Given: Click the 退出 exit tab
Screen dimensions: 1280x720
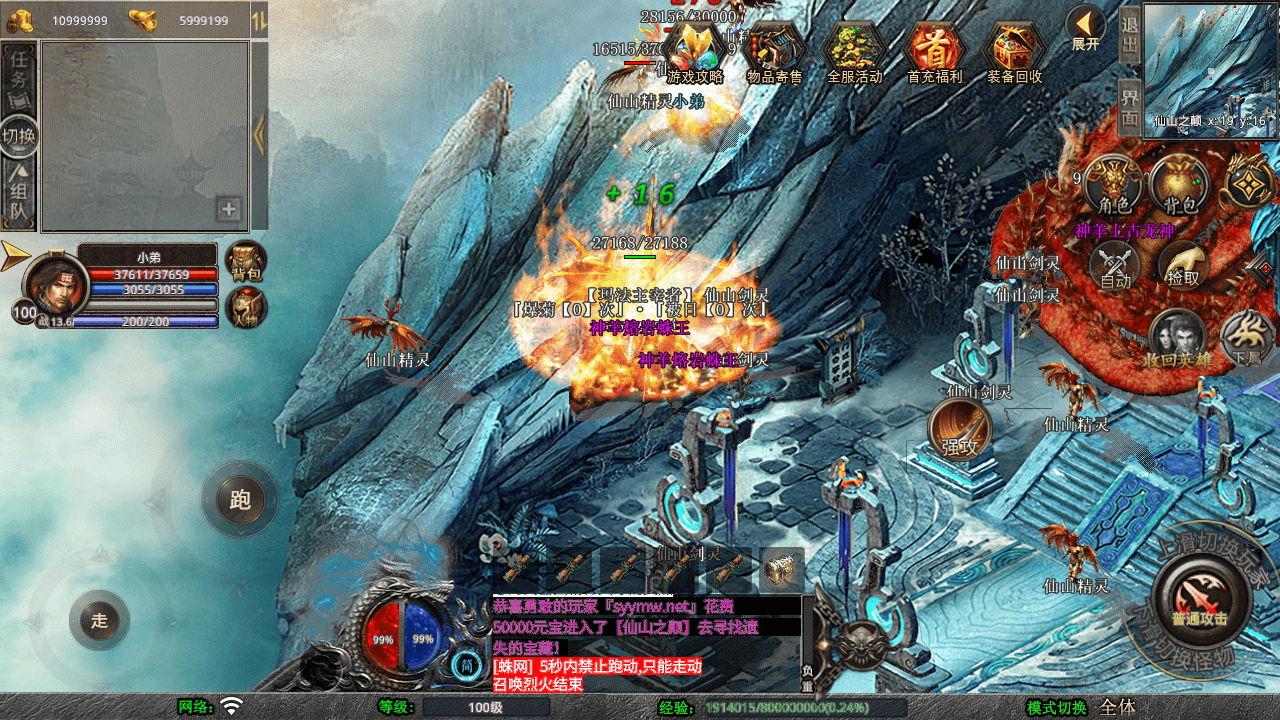Looking at the screenshot, I should pyautogui.click(x=1129, y=35).
